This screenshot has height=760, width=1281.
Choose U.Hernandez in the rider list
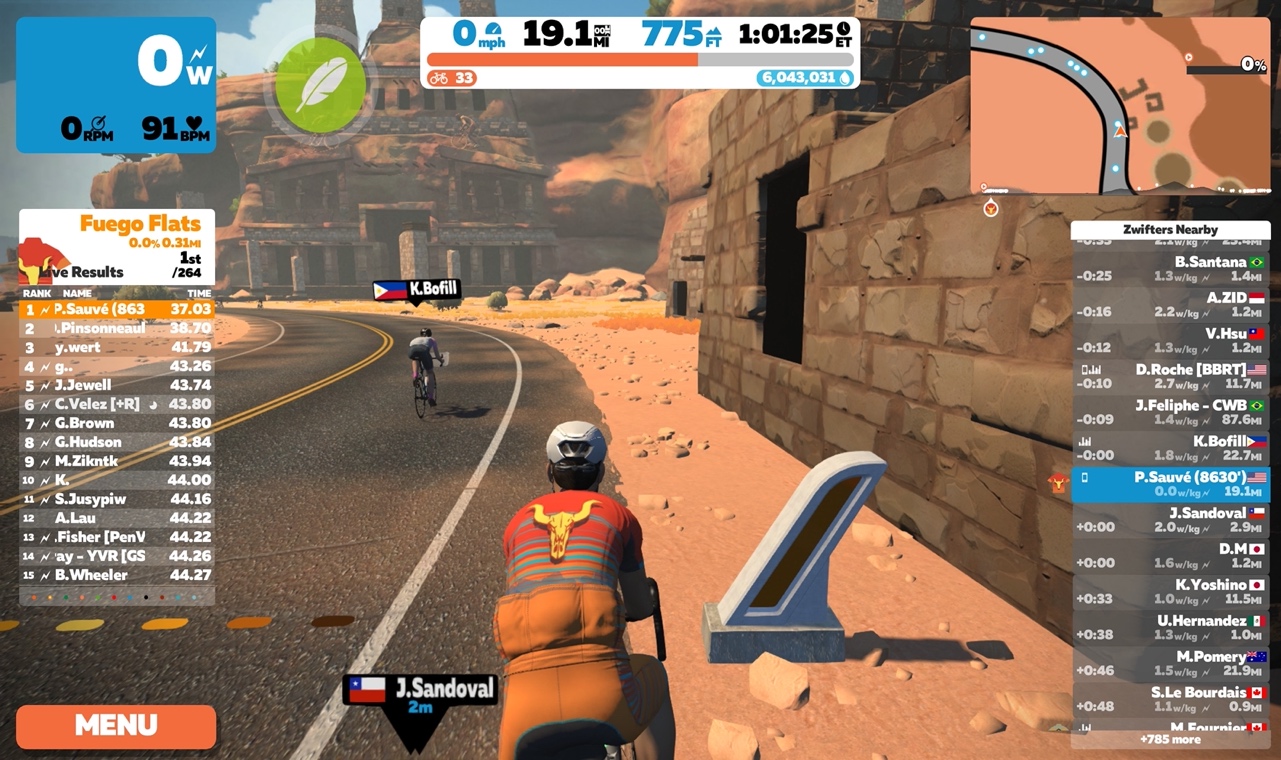(1170, 627)
